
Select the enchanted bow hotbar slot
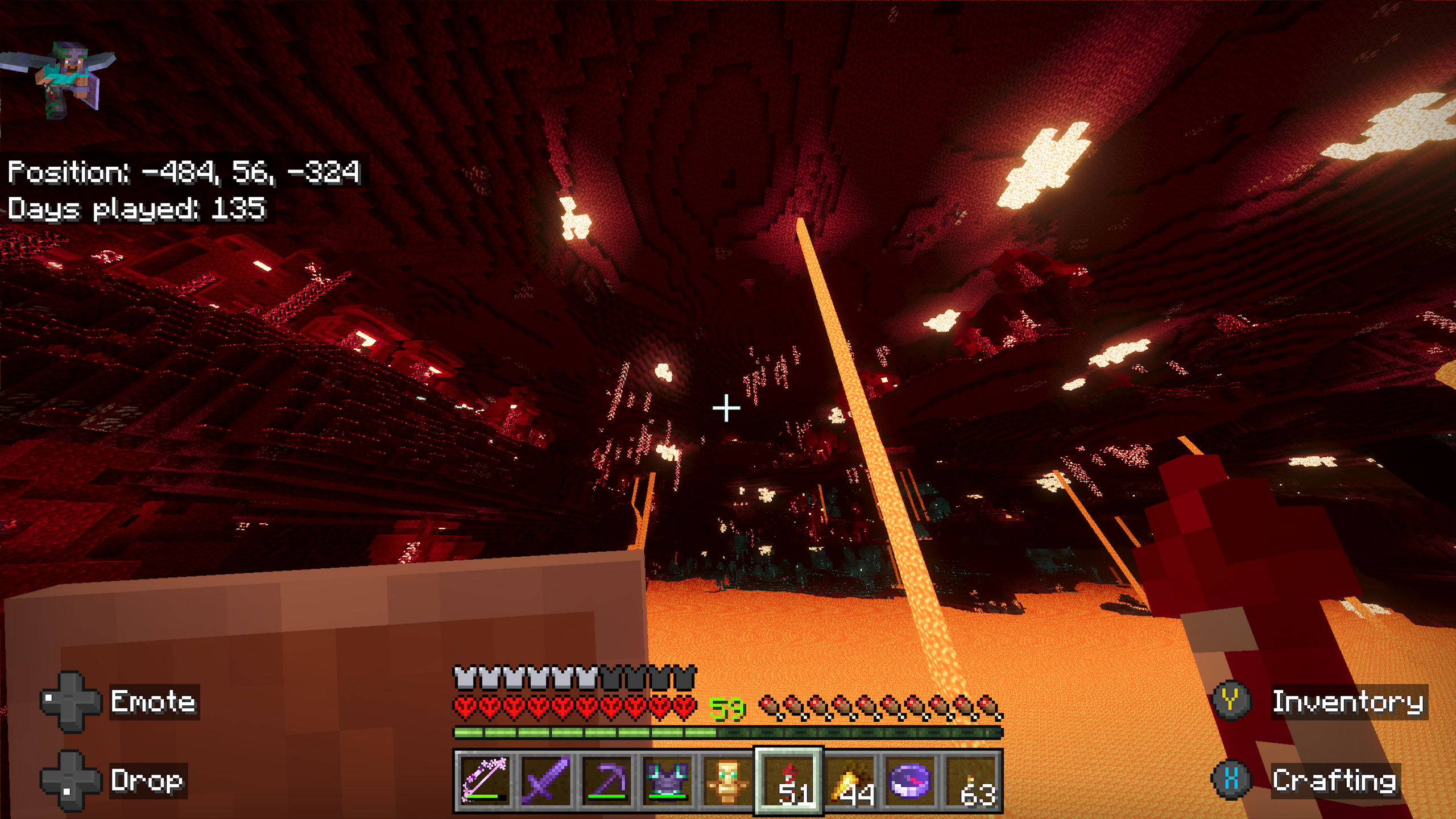(x=485, y=780)
